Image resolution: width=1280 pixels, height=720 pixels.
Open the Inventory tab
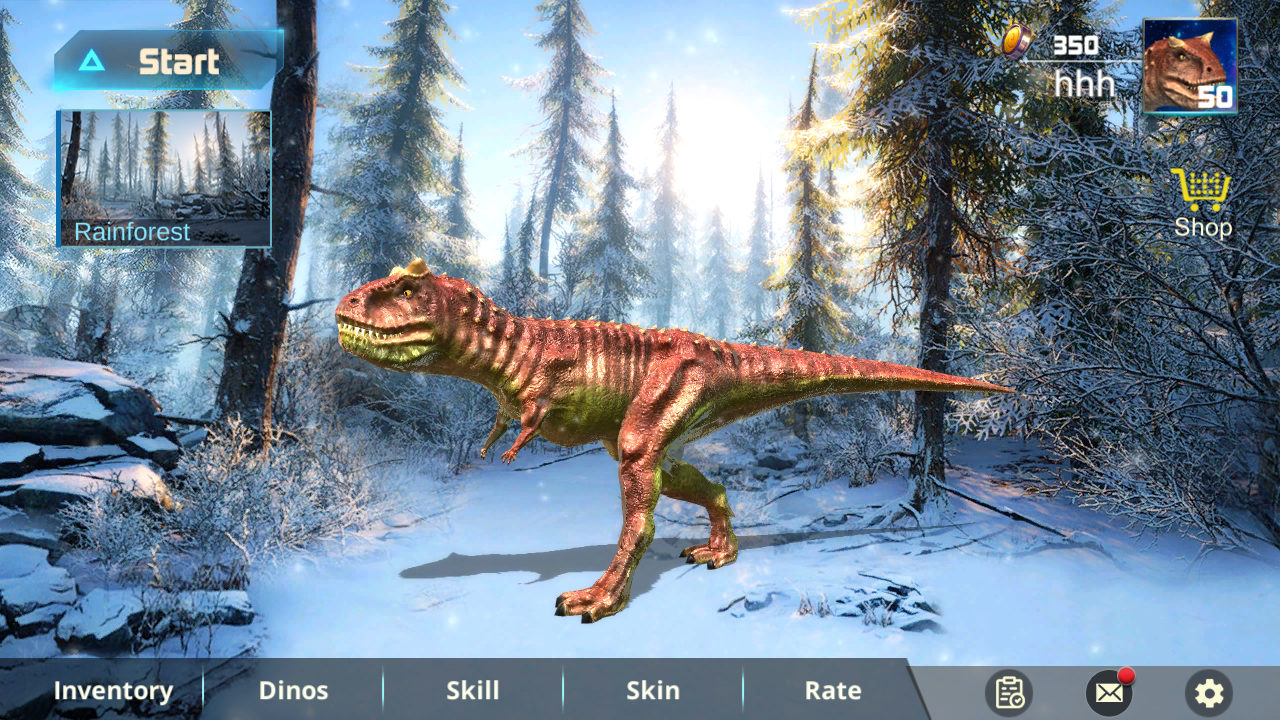click(x=114, y=690)
